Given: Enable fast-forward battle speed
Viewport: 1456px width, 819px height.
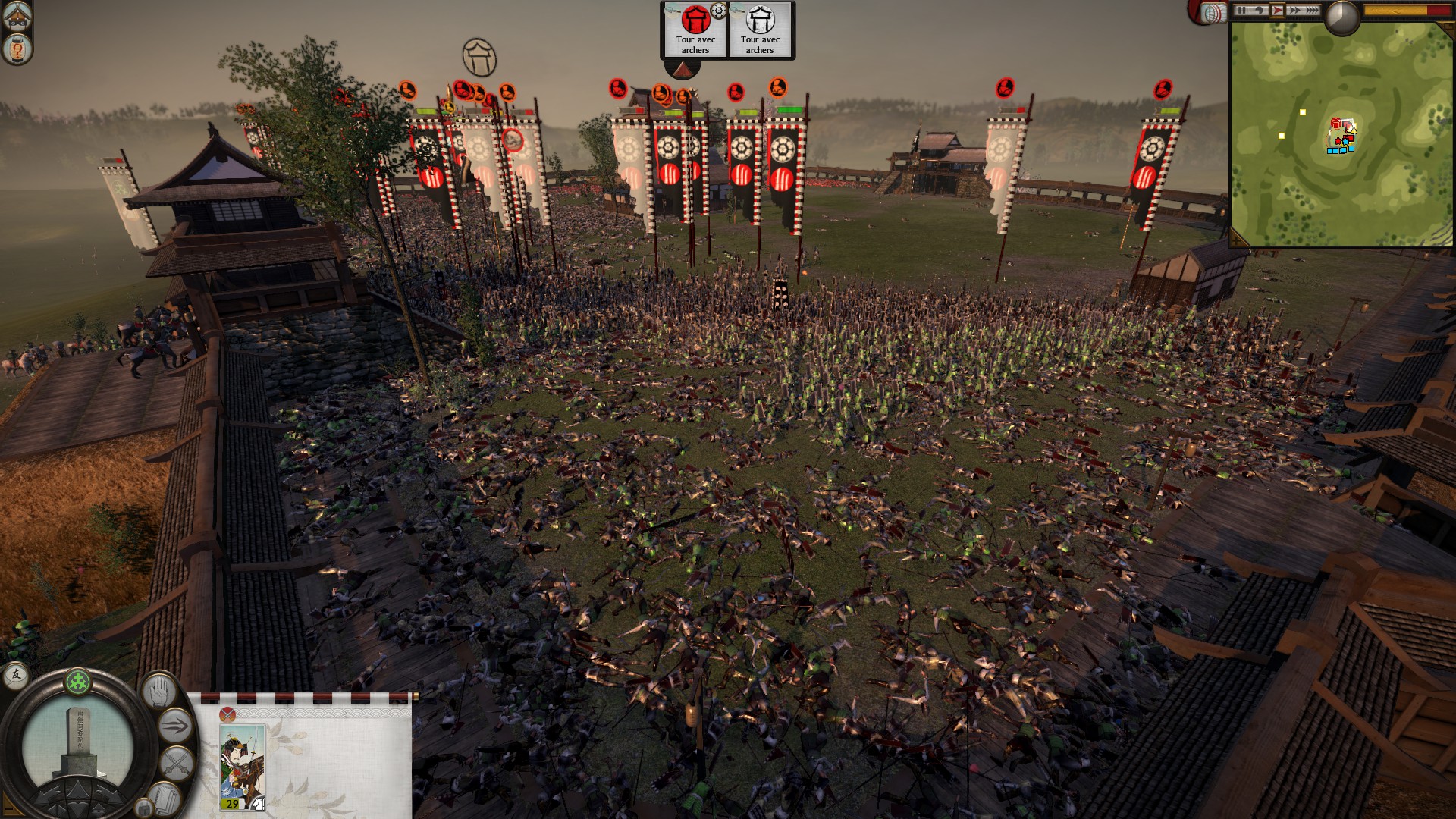Looking at the screenshot, I should (x=1294, y=11).
